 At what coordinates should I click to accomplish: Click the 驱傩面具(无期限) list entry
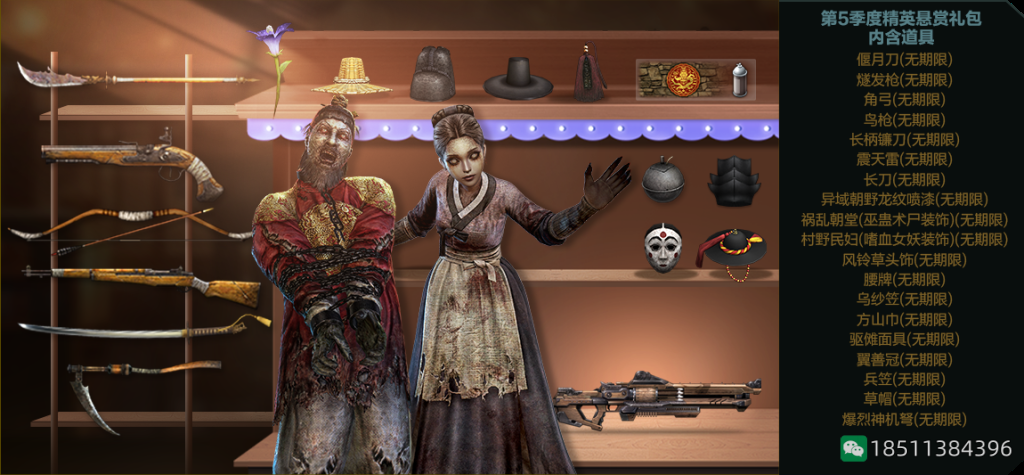(x=902, y=339)
